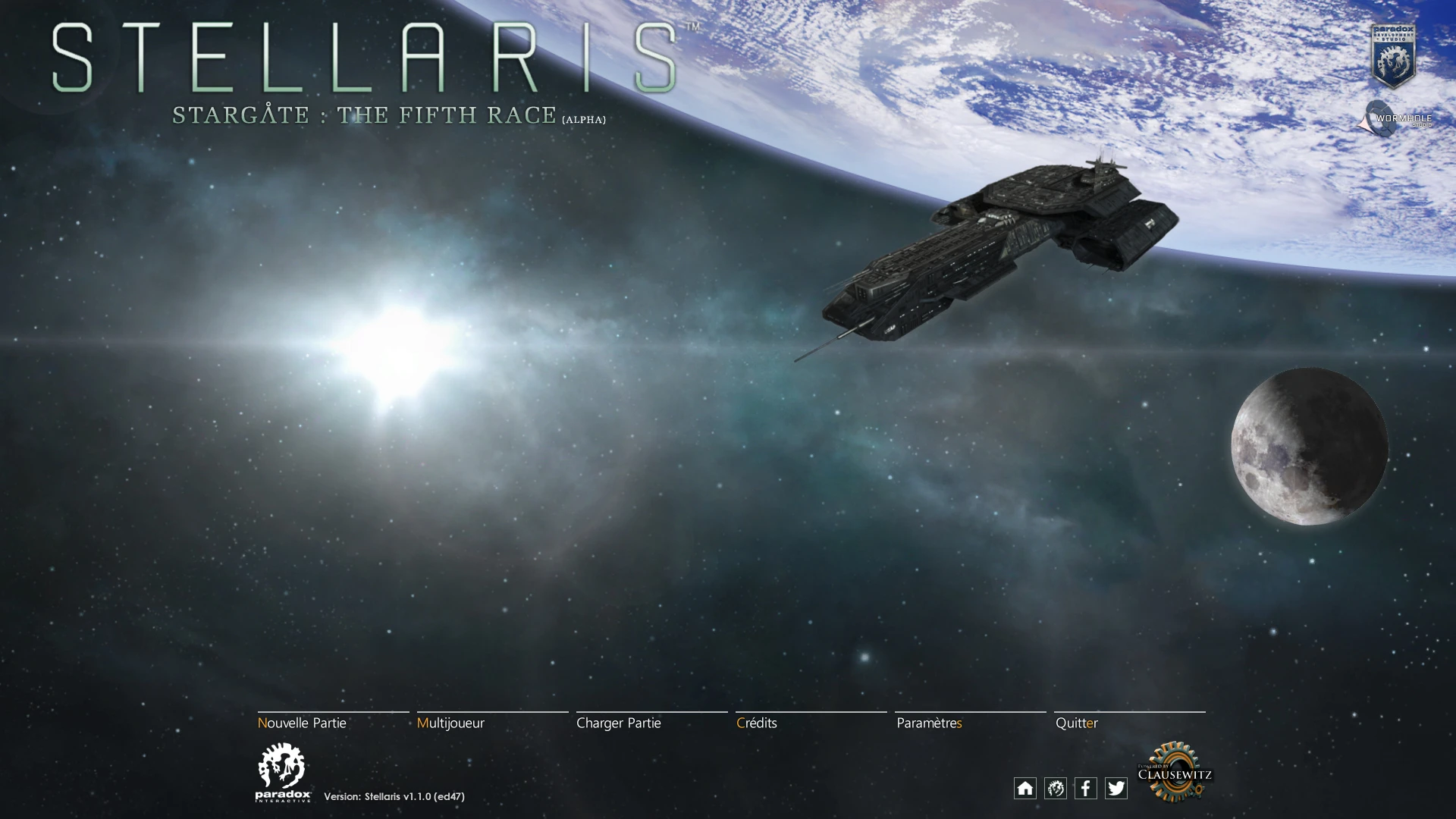Start a Nouvelle Partie
This screenshot has height=819, width=1456.
[303, 723]
